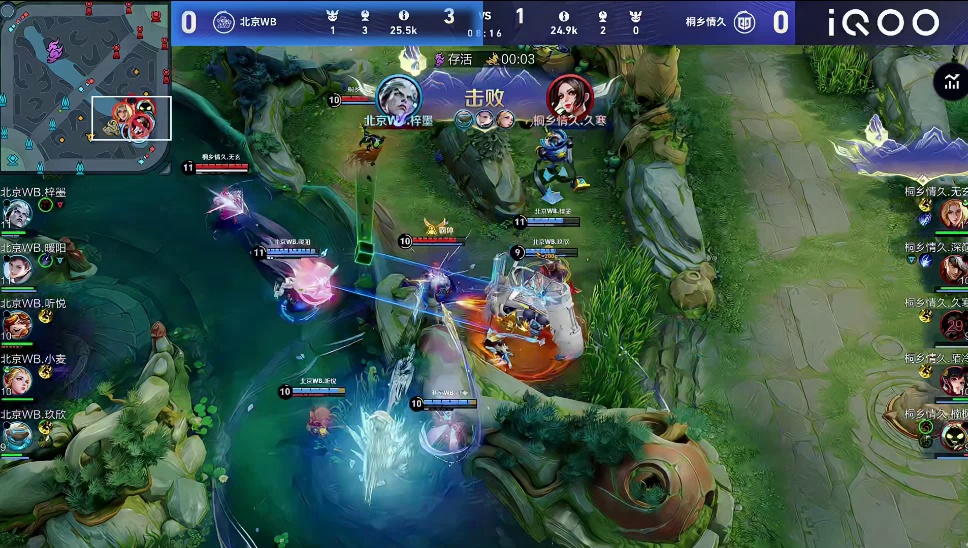Click the 久寒 defeated portrait in kill banner
The height and width of the screenshot is (548, 968).
pos(569,97)
